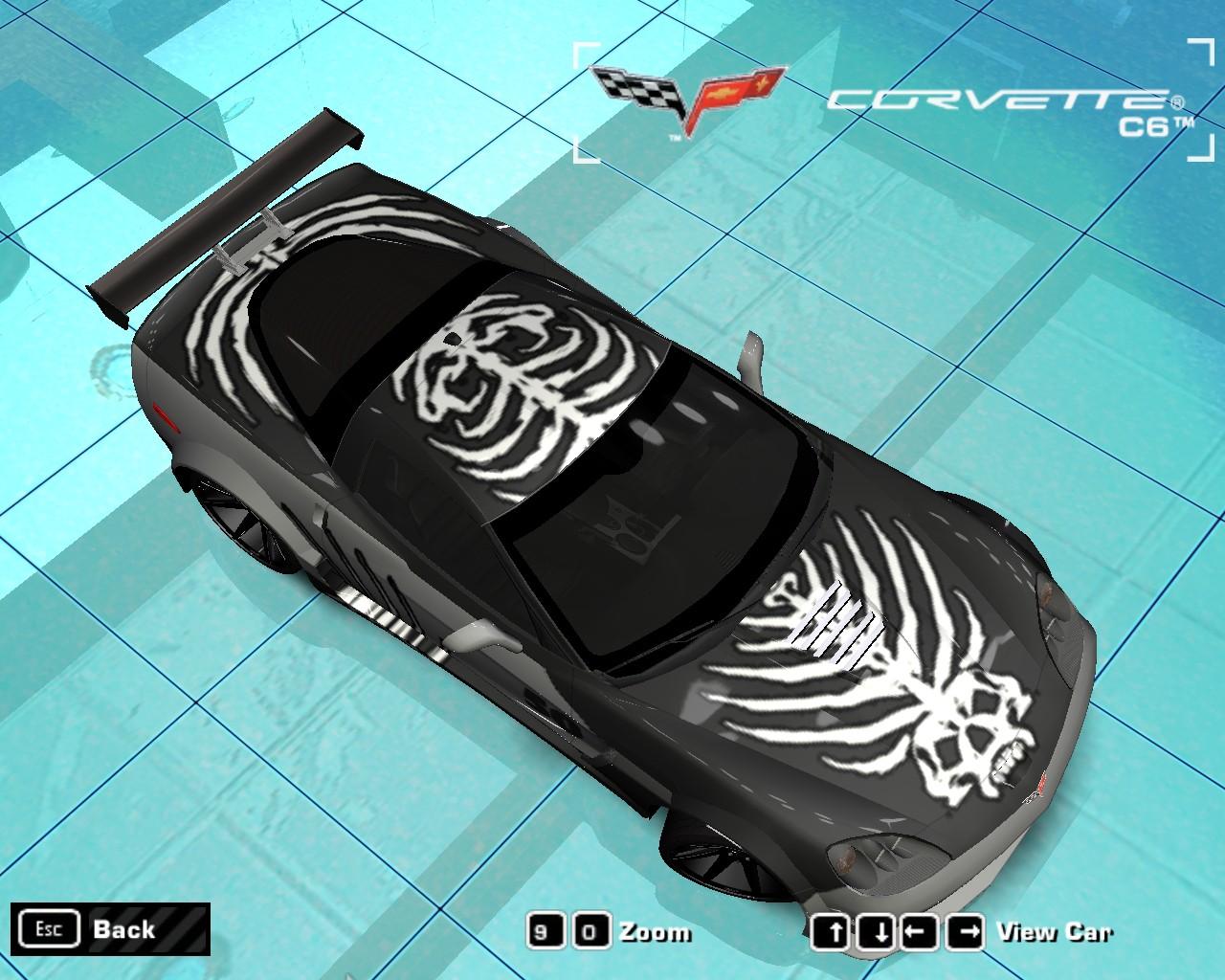The width and height of the screenshot is (1225, 980).
Task: Click the View Car label
Action: pyautogui.click(x=1054, y=929)
